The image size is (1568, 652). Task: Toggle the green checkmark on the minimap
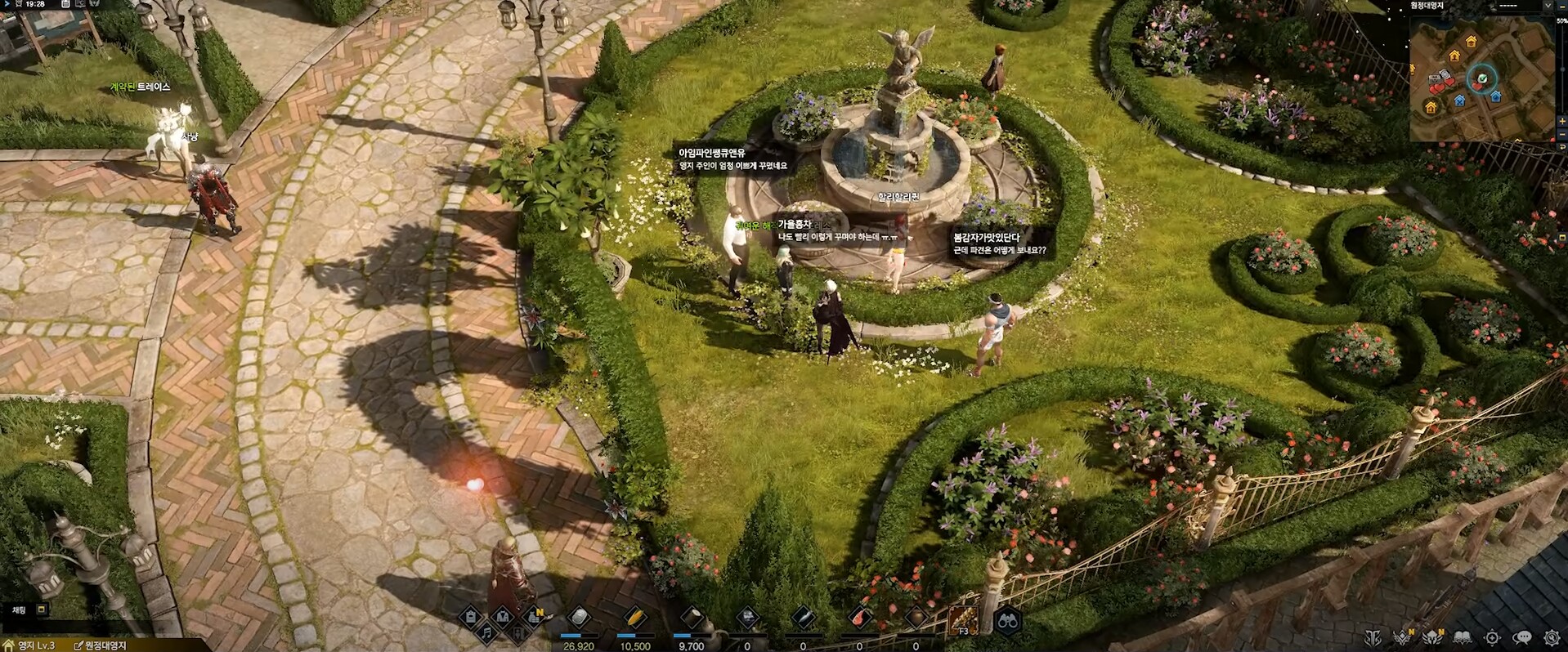[1484, 78]
